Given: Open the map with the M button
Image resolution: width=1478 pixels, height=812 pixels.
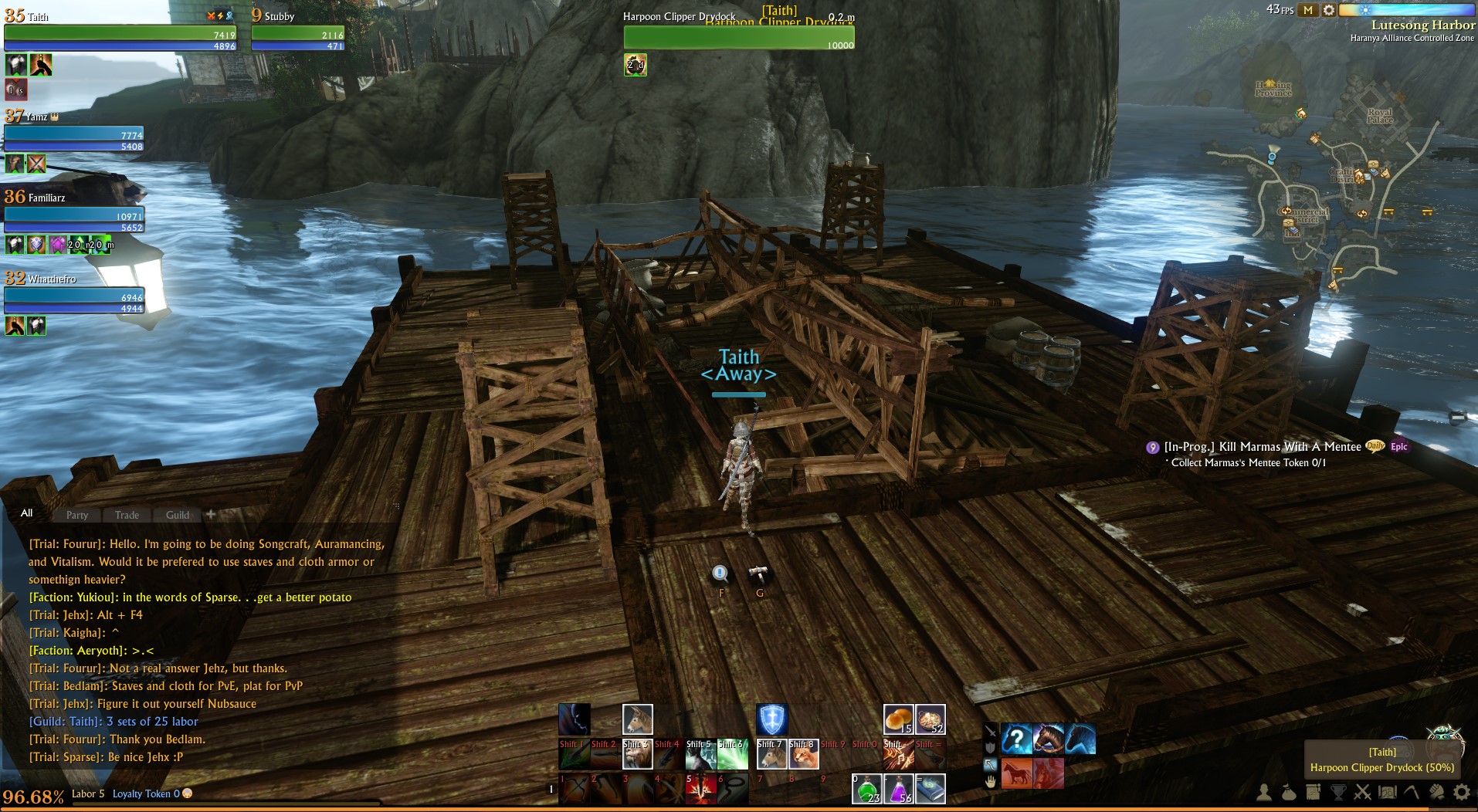Looking at the screenshot, I should click(1308, 10).
